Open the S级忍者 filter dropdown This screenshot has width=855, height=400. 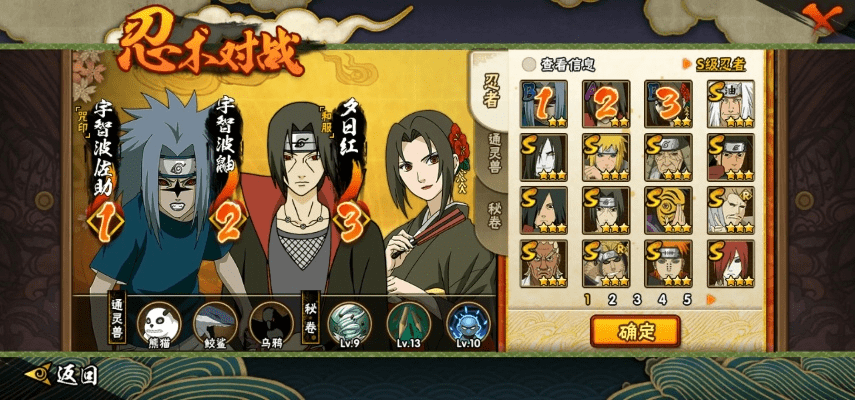[720, 64]
